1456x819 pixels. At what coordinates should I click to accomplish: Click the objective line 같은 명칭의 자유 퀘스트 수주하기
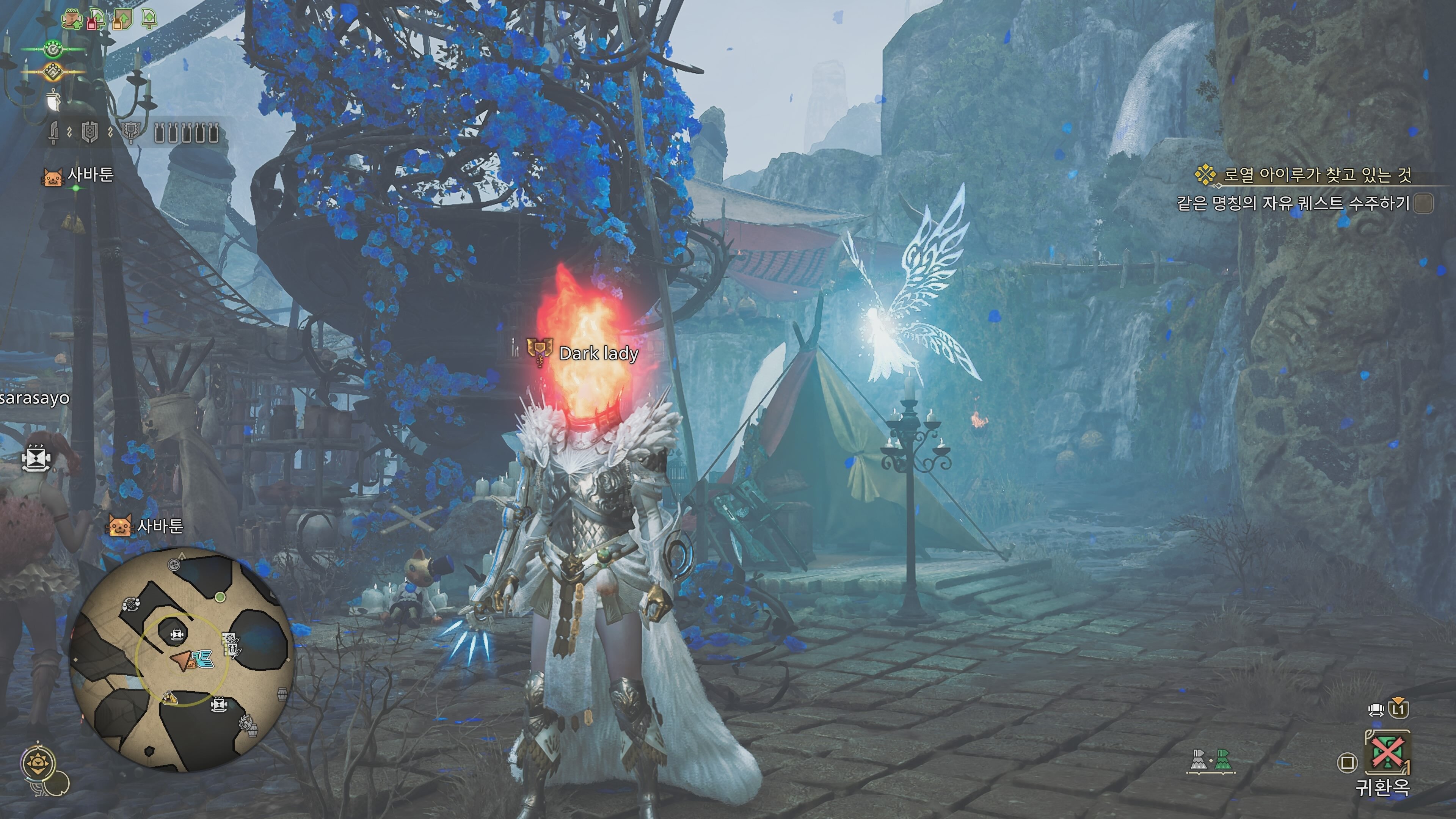point(1293,203)
